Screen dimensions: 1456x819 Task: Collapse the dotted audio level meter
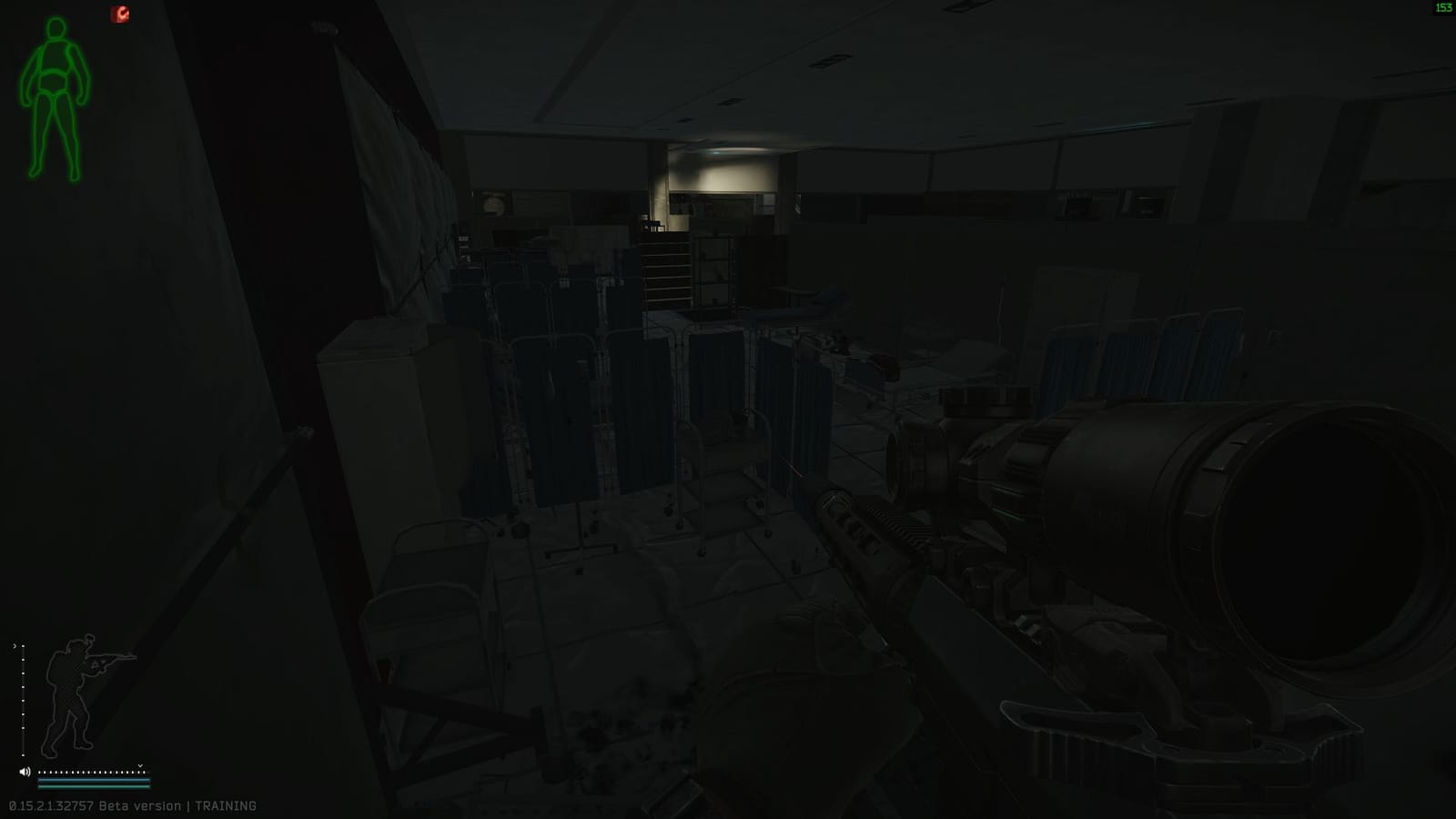(91, 772)
